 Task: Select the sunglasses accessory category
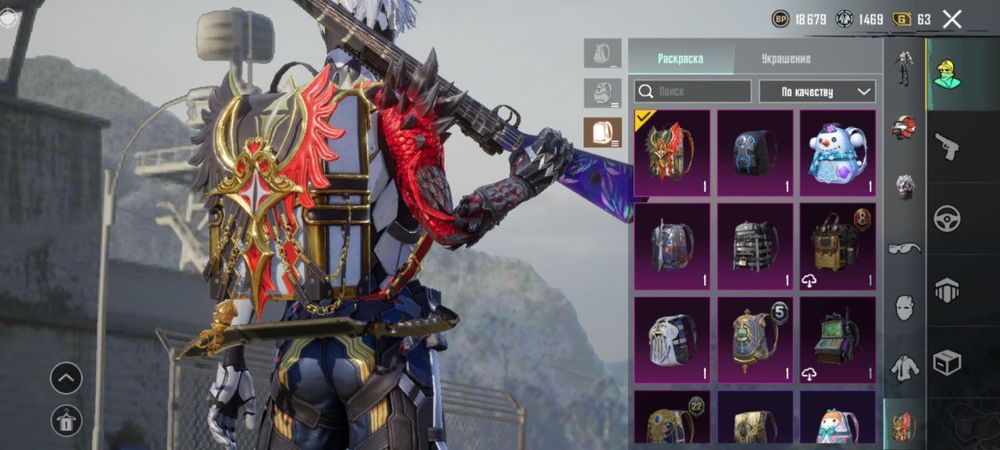(x=904, y=247)
